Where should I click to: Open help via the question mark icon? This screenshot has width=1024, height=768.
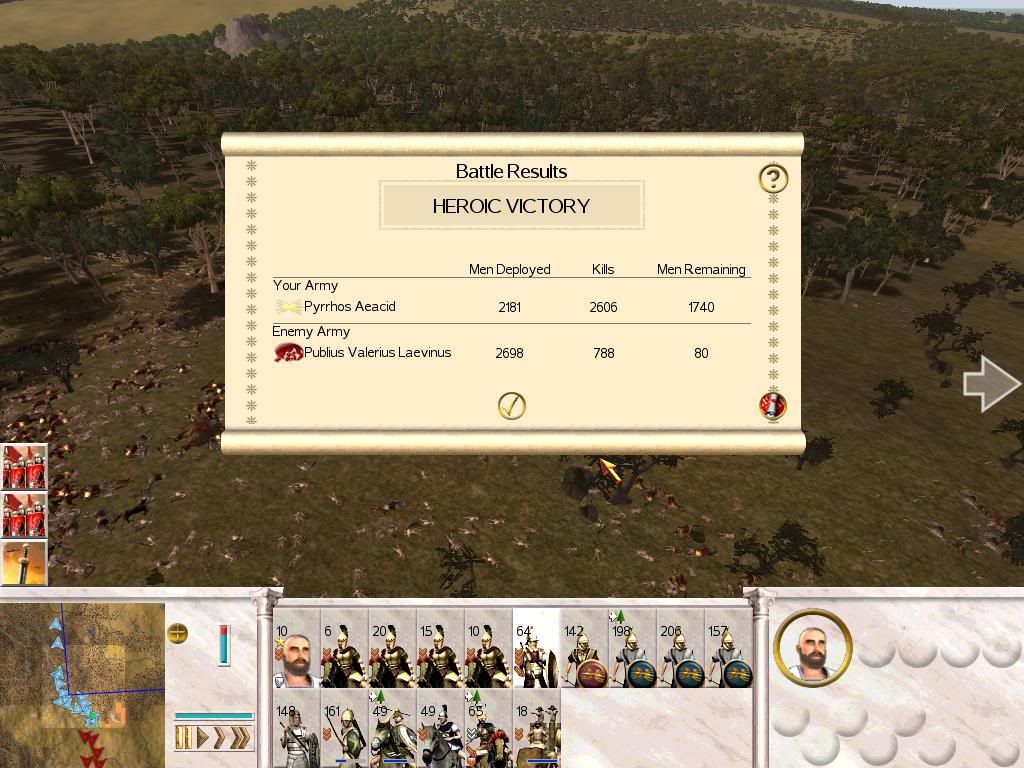(x=773, y=179)
